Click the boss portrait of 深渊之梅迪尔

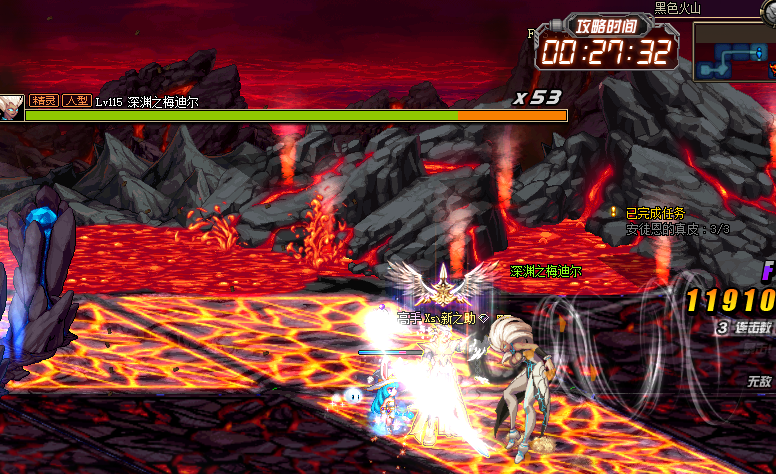(11, 107)
